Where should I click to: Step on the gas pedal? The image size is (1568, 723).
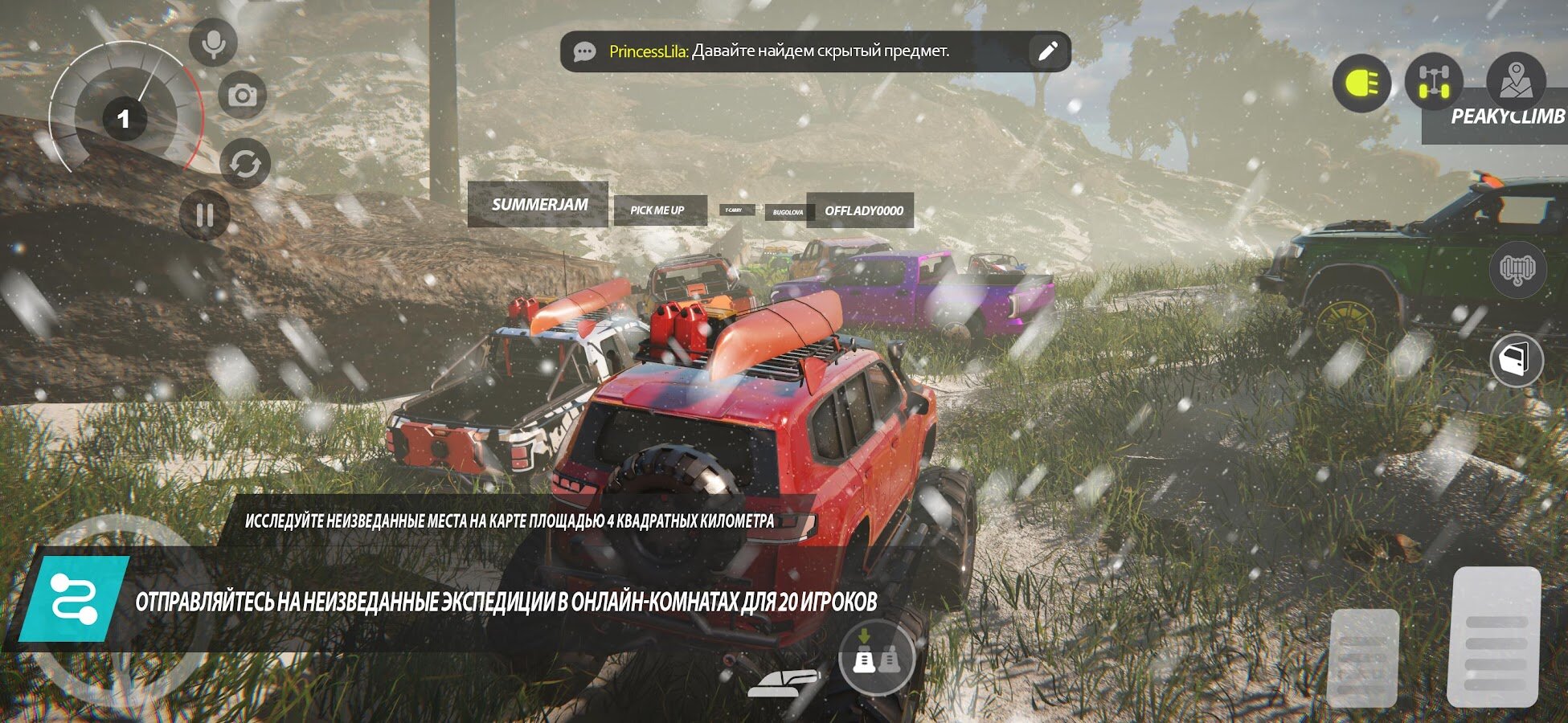click(1493, 636)
